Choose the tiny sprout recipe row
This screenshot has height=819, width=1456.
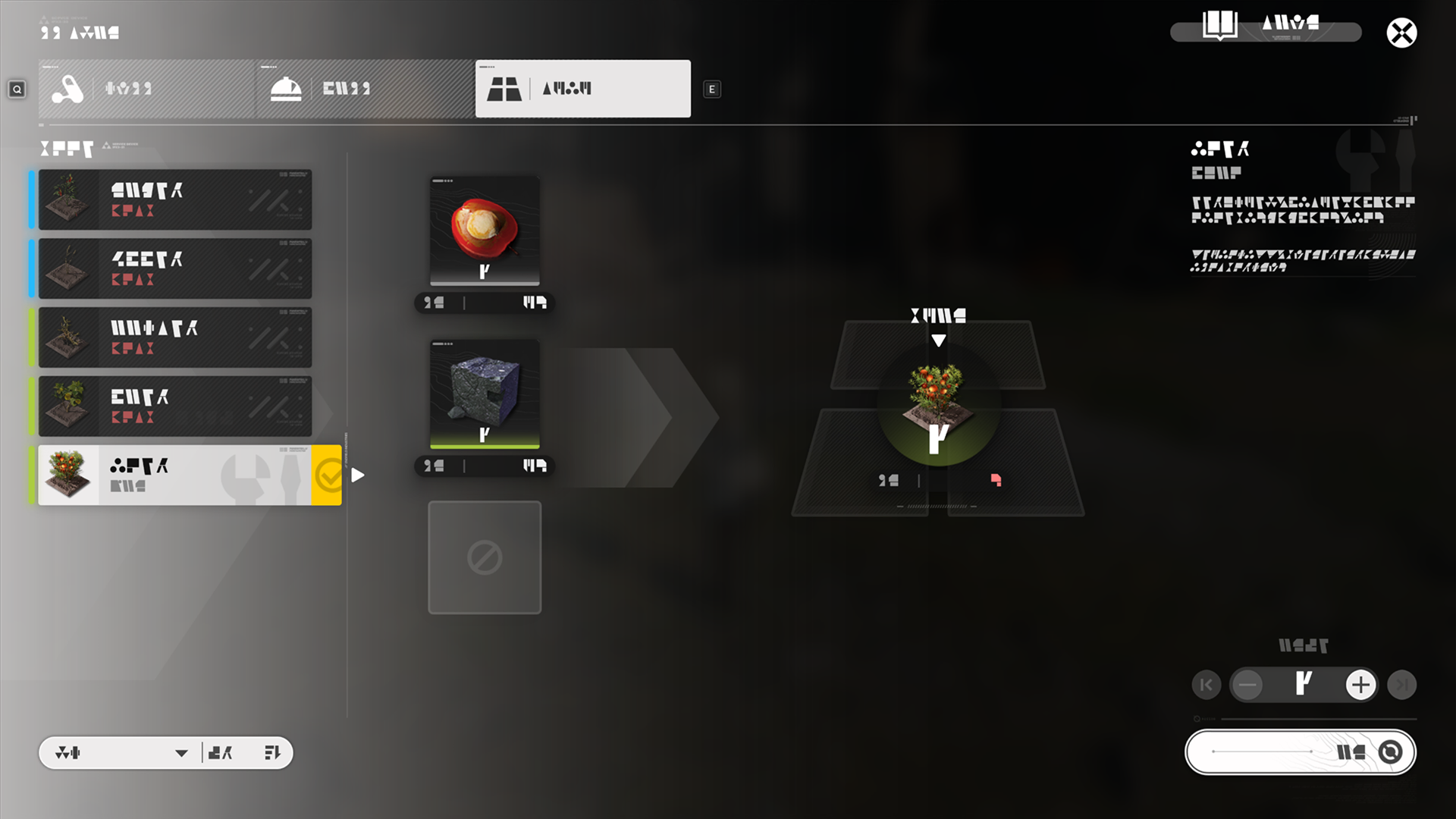coord(174,268)
